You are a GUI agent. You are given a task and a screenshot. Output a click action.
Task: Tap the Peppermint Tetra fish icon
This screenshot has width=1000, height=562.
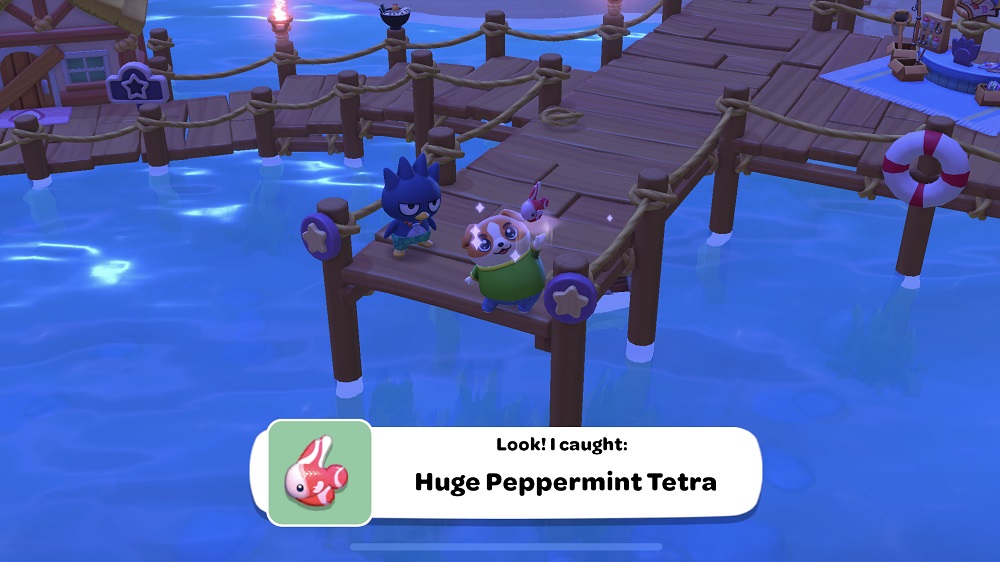[319, 473]
